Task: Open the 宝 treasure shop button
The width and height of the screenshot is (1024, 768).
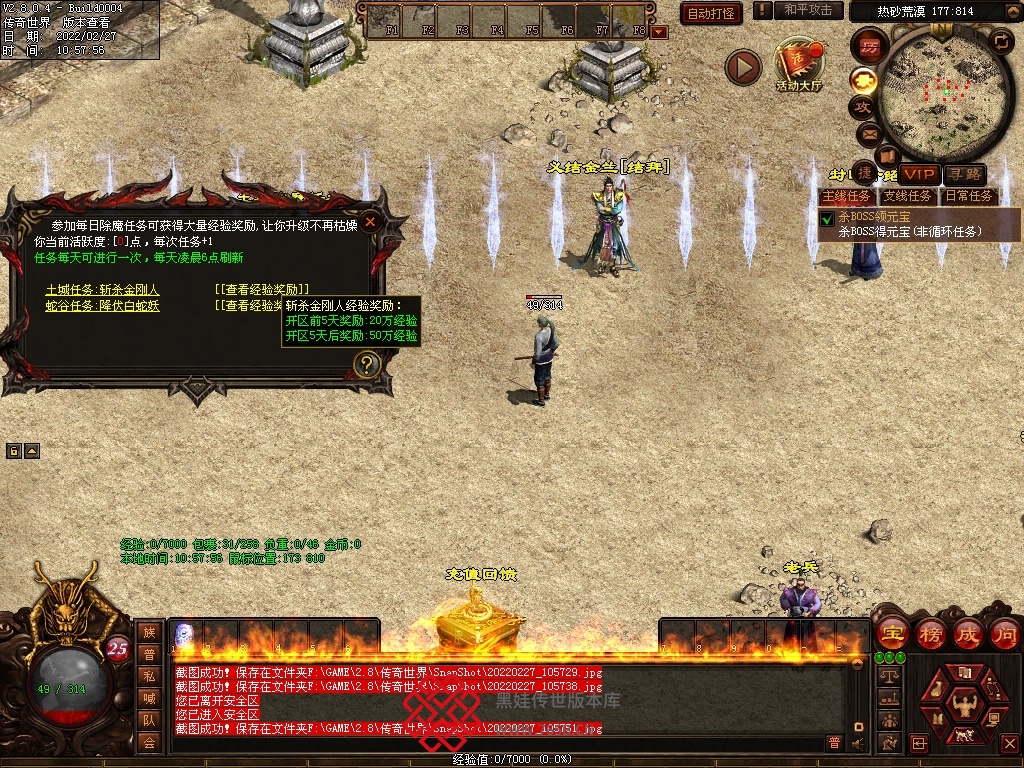Action: [x=891, y=633]
